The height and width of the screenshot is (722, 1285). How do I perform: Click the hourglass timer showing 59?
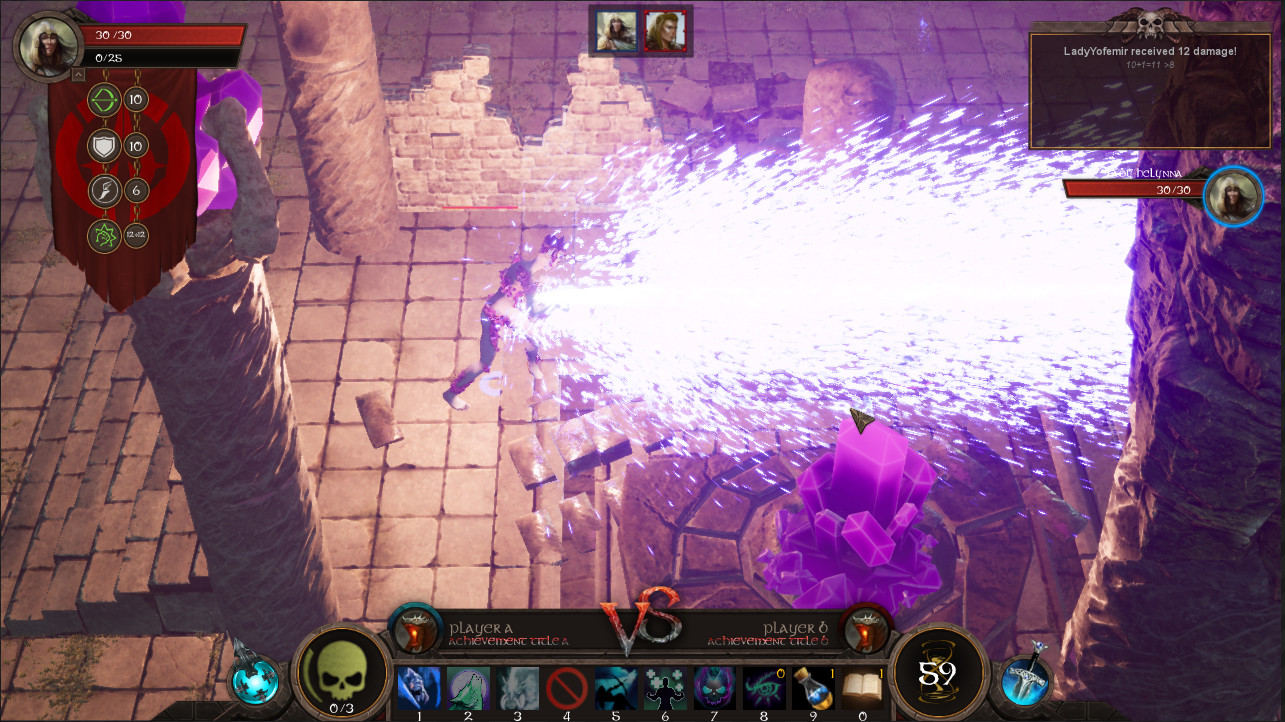938,678
